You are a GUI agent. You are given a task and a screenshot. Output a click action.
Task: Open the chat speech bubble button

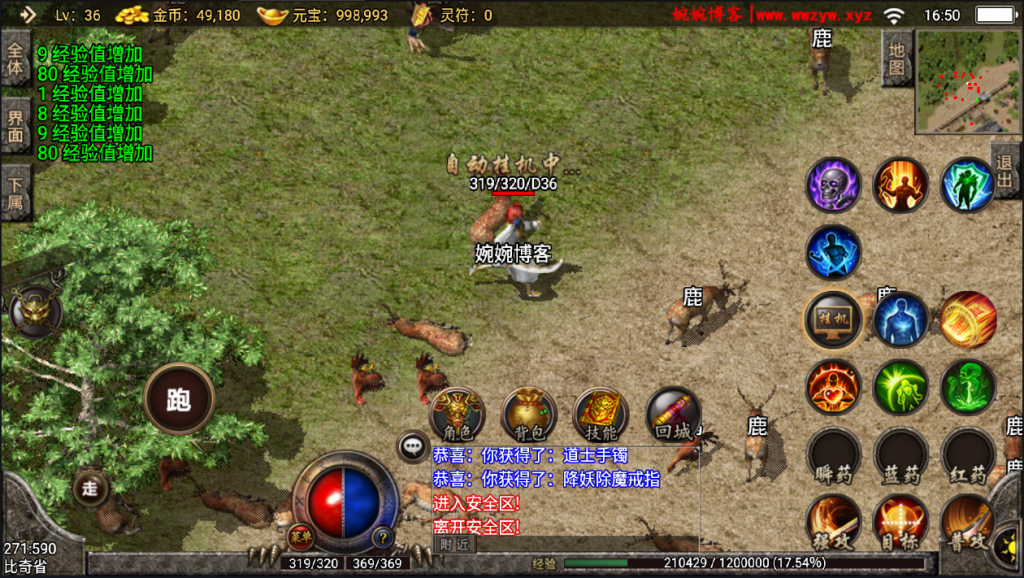pos(413,446)
